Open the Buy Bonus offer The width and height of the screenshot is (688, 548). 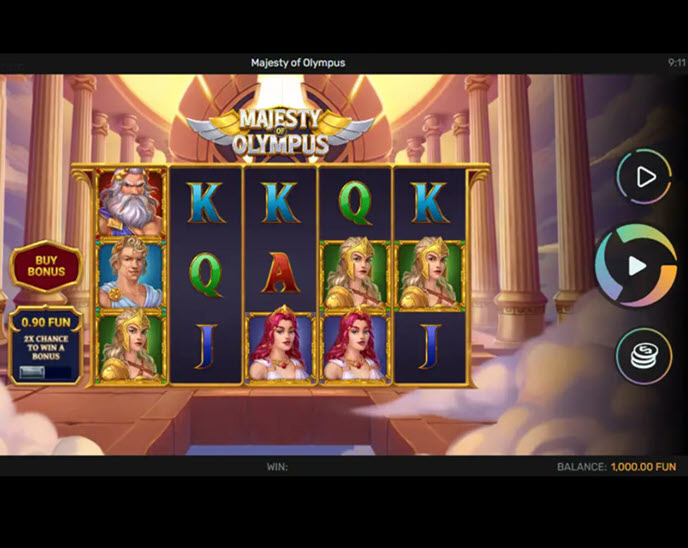46,265
